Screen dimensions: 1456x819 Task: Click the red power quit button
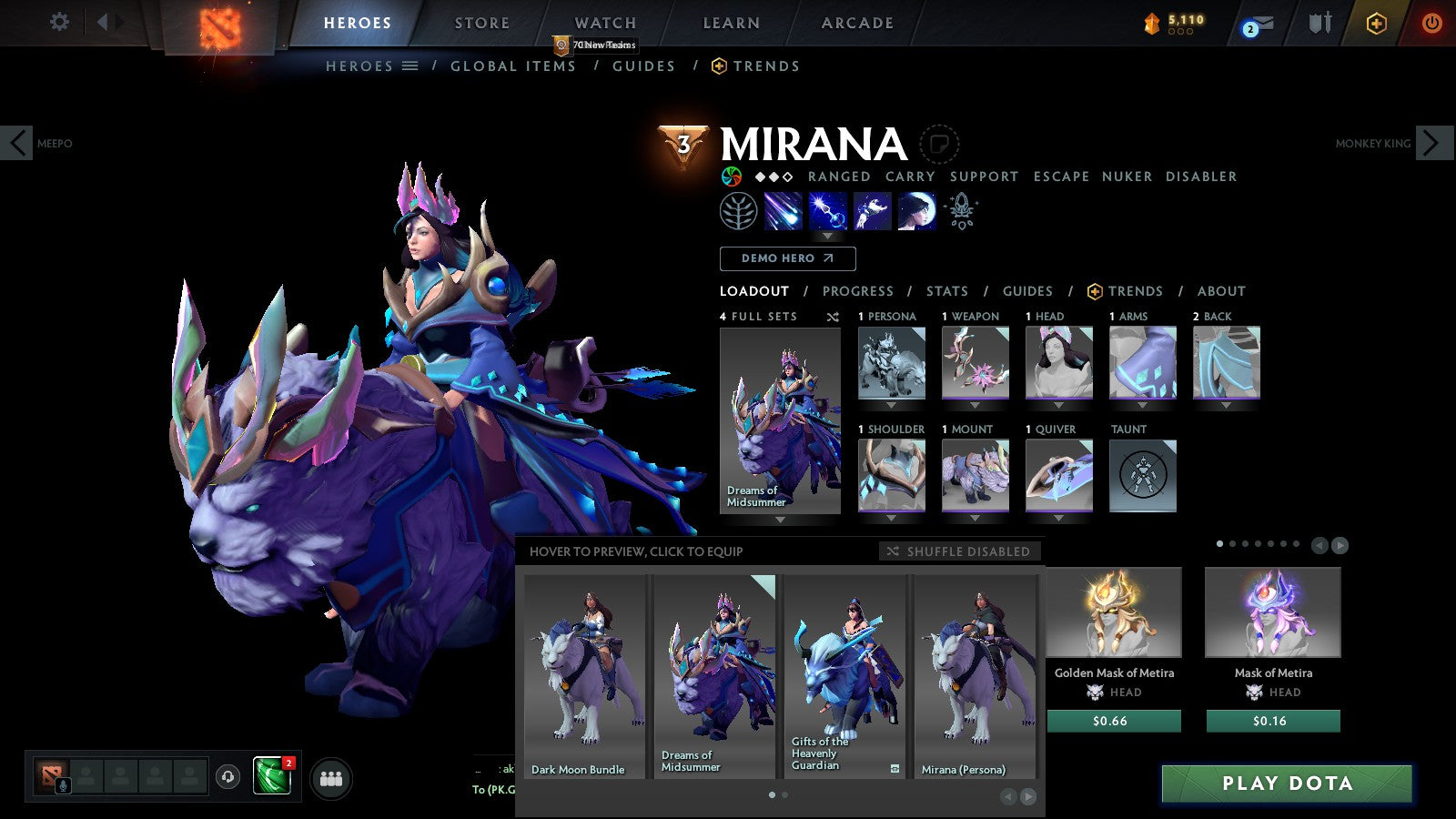[1431, 23]
